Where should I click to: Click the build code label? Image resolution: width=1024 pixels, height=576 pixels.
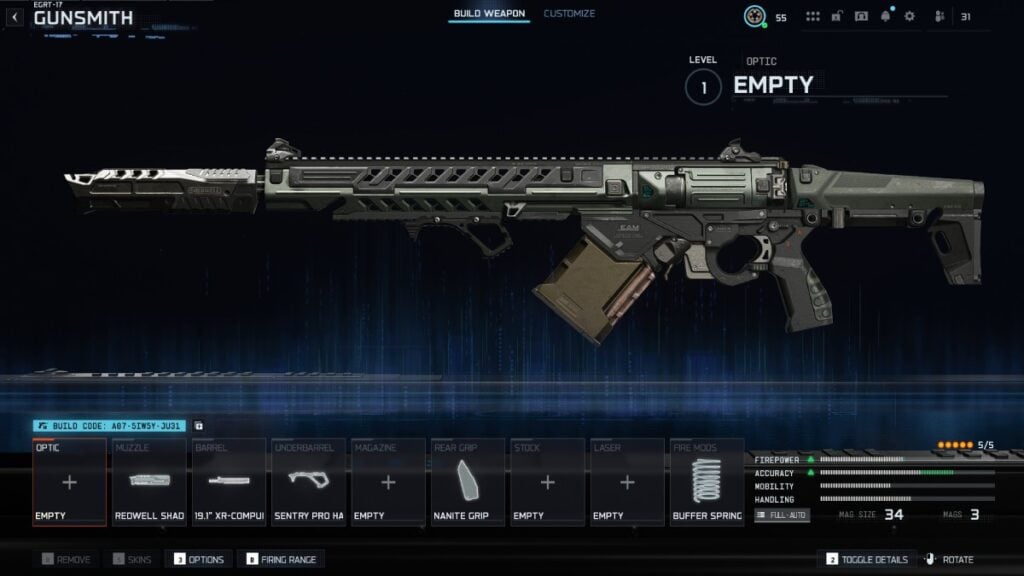click(110, 425)
